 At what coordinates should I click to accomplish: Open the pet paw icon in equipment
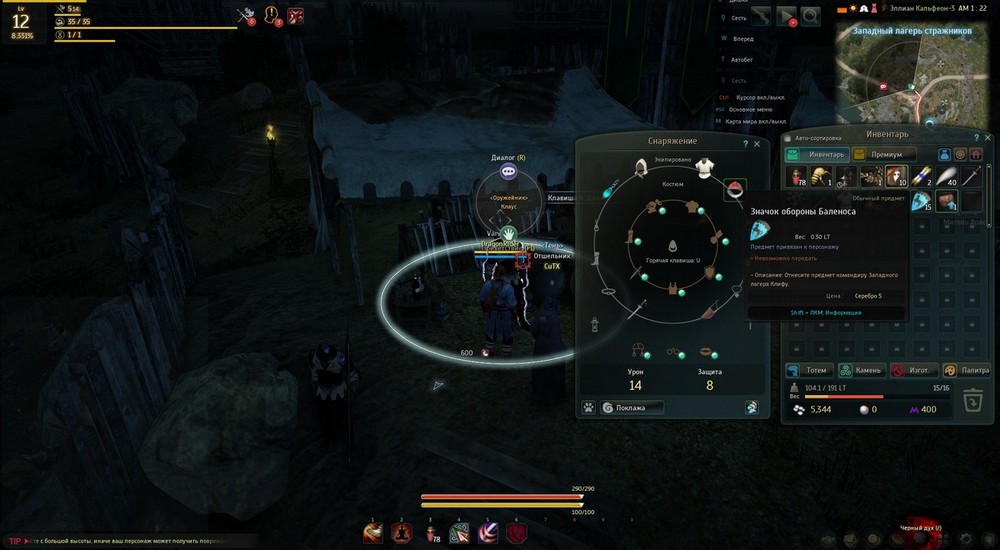coord(588,408)
